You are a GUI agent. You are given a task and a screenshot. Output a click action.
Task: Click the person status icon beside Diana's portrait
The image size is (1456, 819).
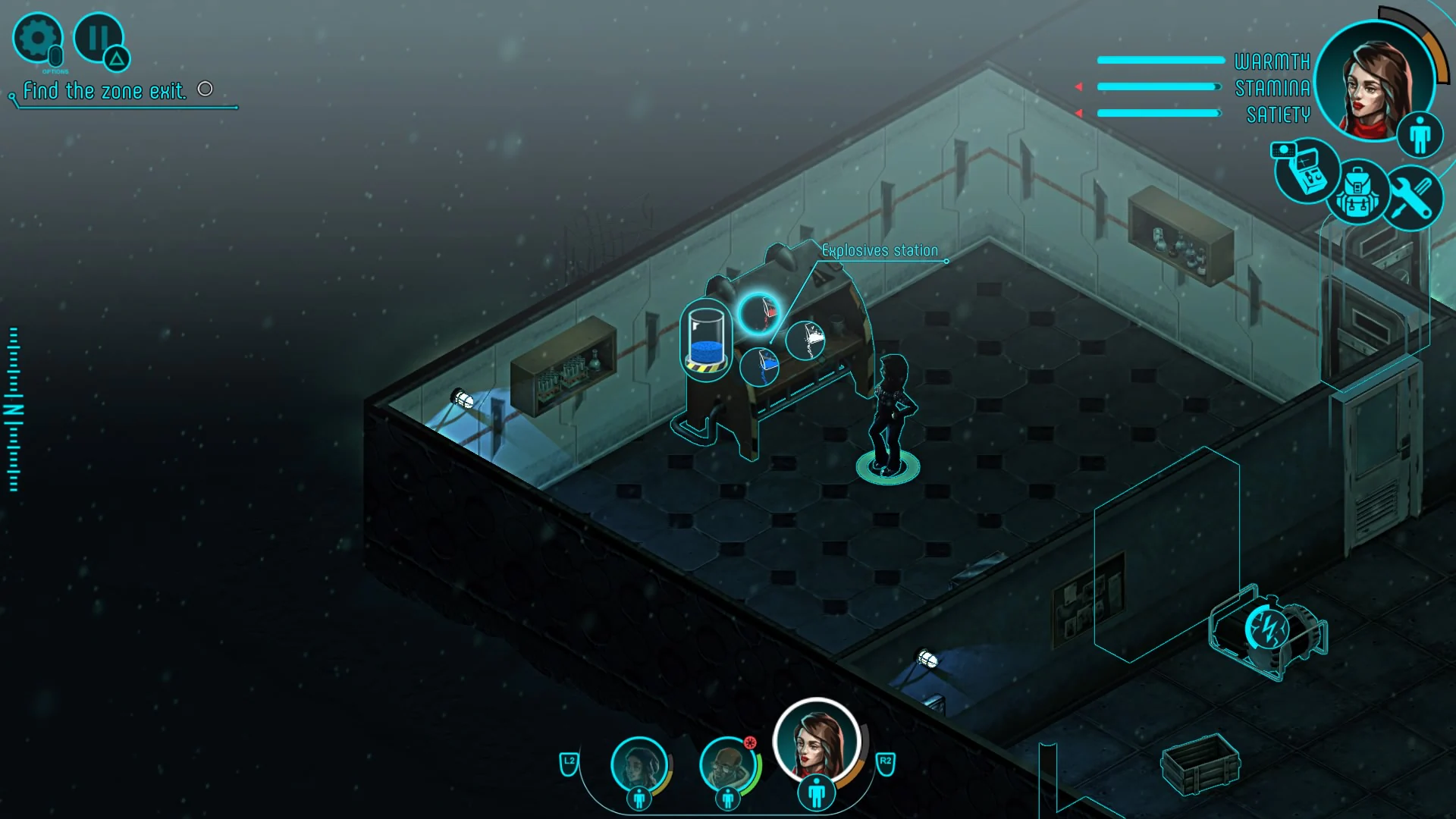coord(1421,134)
